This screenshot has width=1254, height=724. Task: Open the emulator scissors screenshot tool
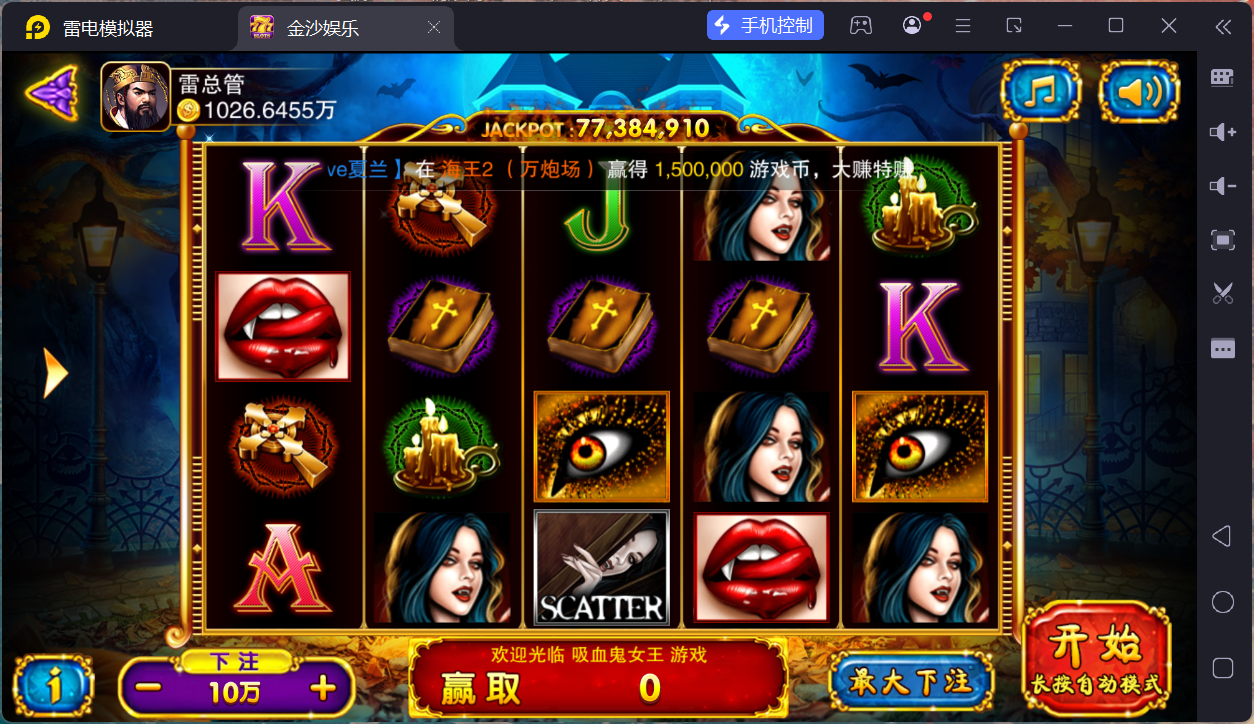(x=1222, y=293)
